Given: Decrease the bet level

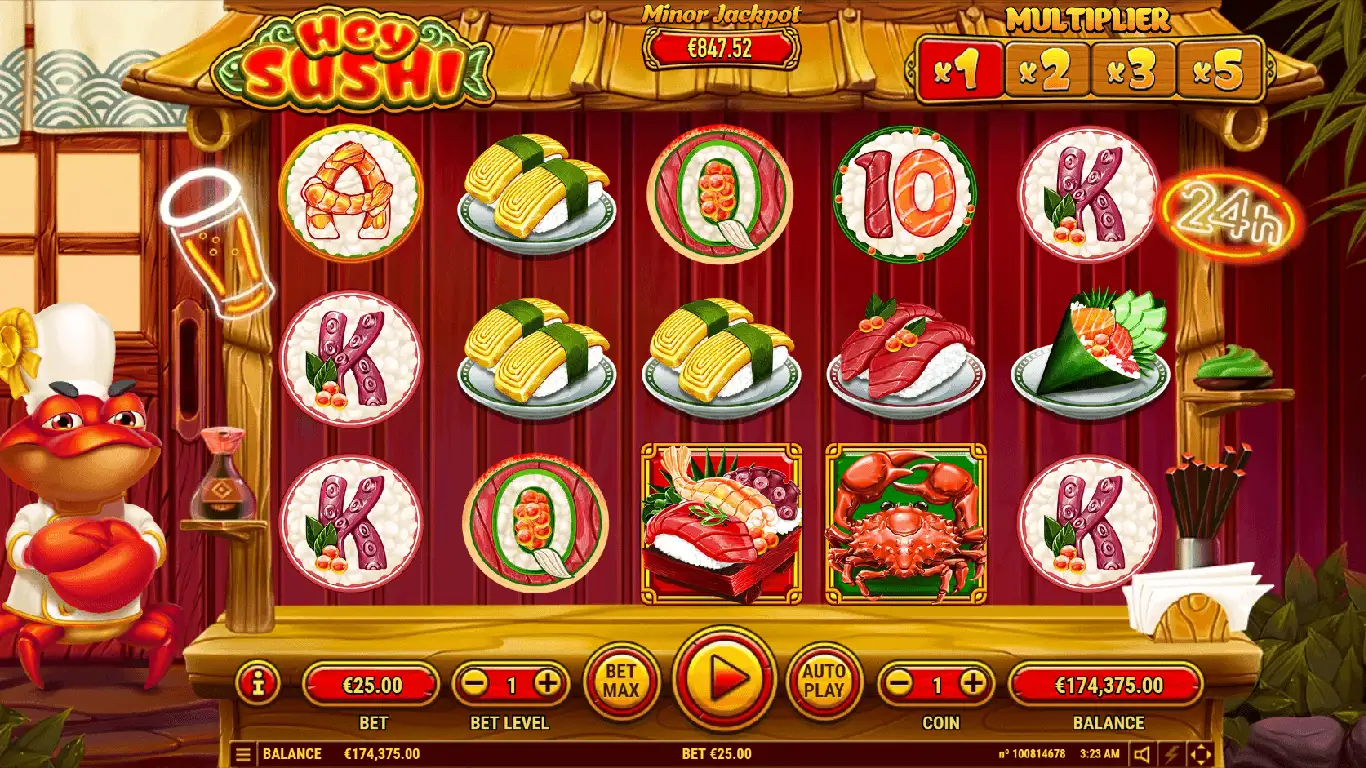Looking at the screenshot, I should (x=475, y=684).
